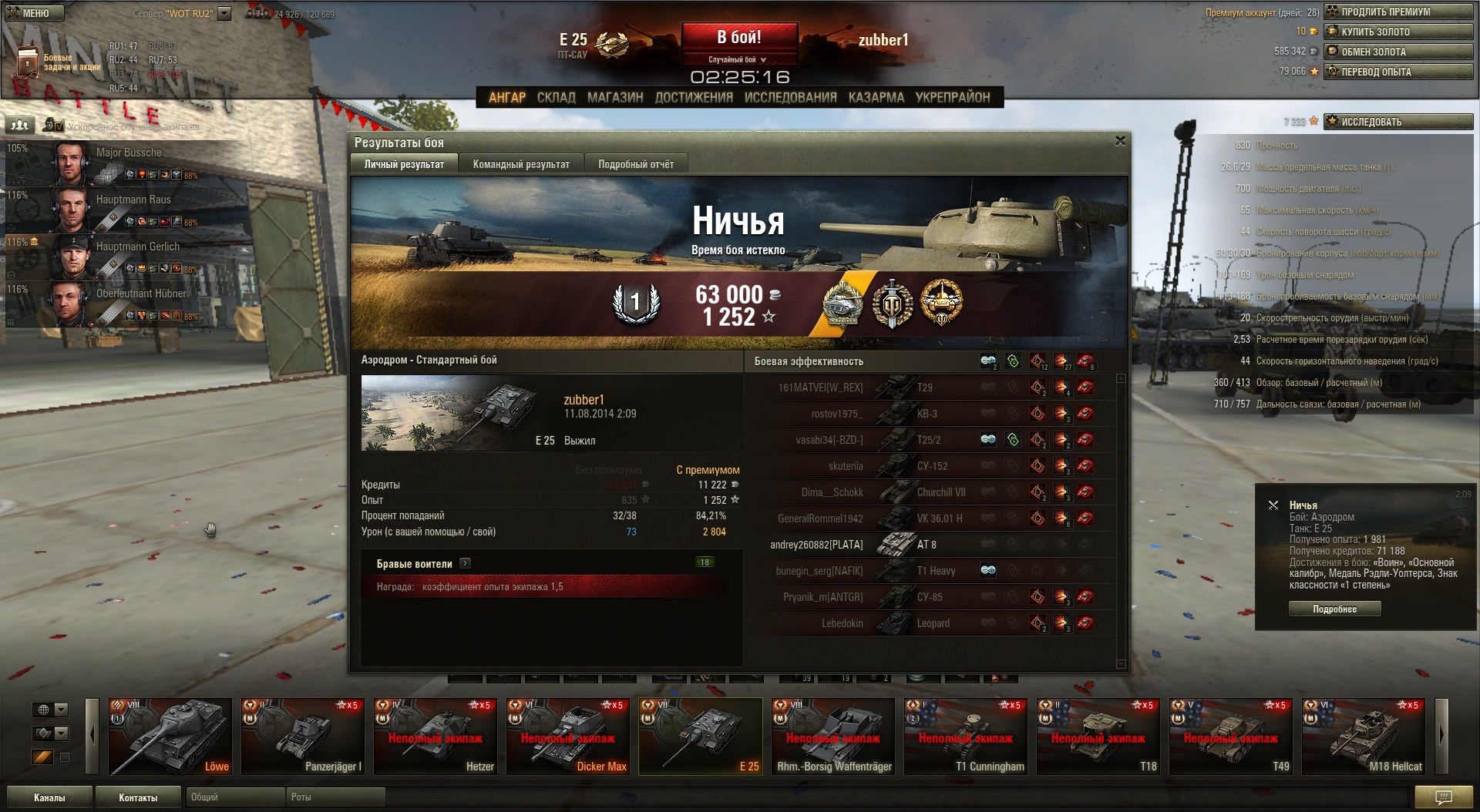The image size is (1480, 812).
Task: Select the M18 Hellcat tank
Action: 1363,736
